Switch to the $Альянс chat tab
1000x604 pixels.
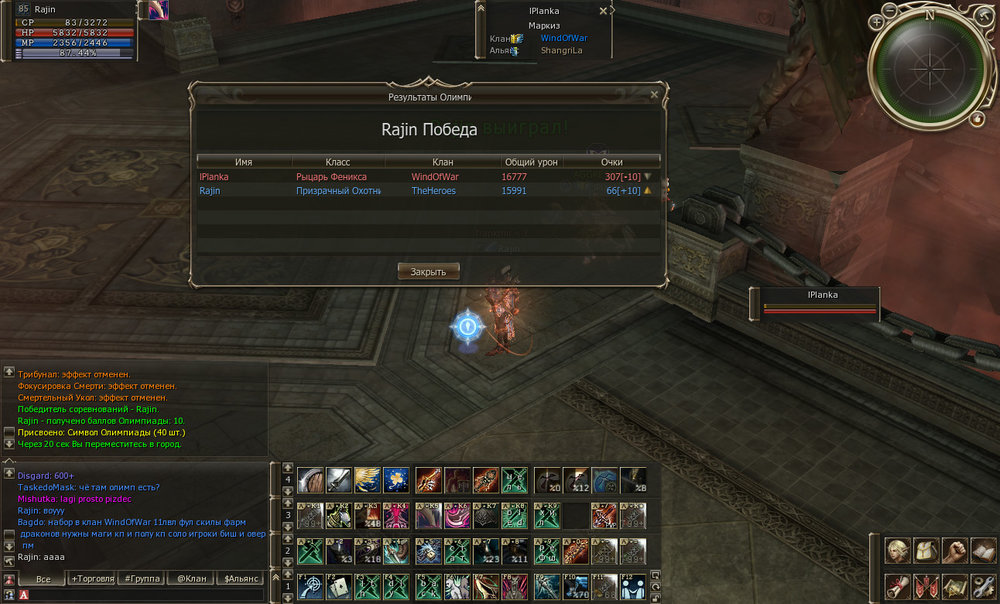tap(240, 579)
